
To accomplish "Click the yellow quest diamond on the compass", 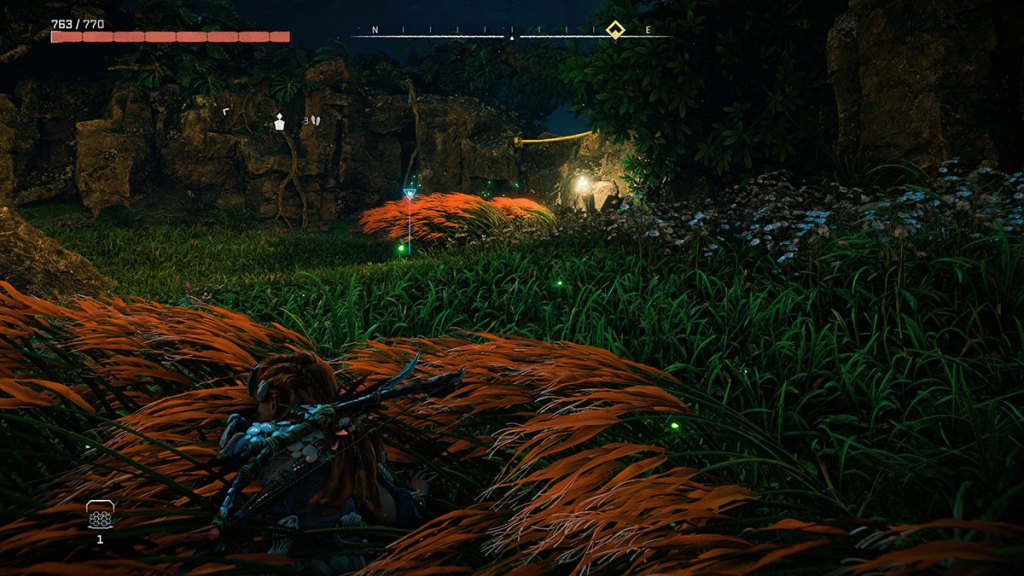I will 615,29.
